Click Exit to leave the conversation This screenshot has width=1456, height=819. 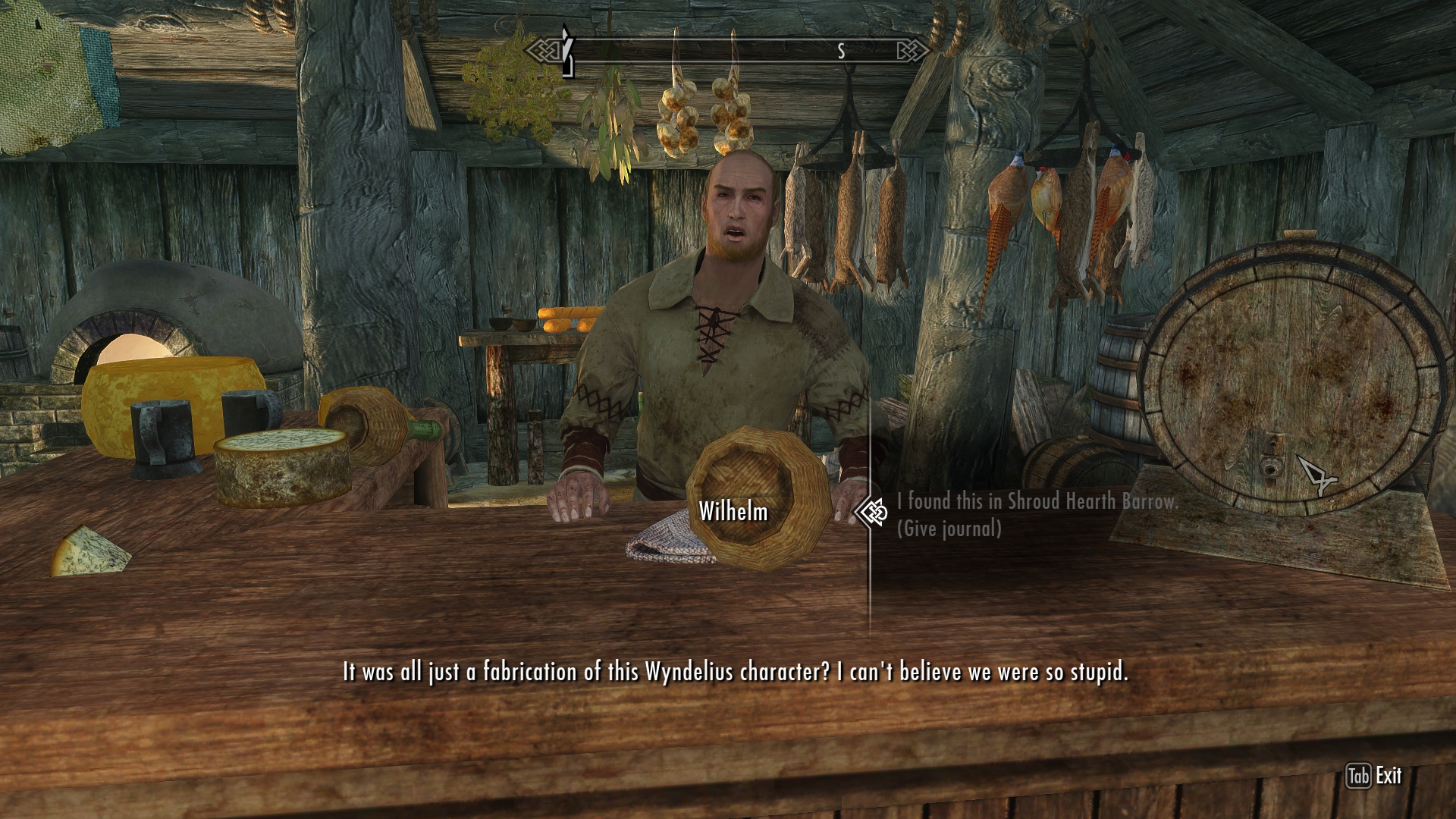pos(1374,776)
